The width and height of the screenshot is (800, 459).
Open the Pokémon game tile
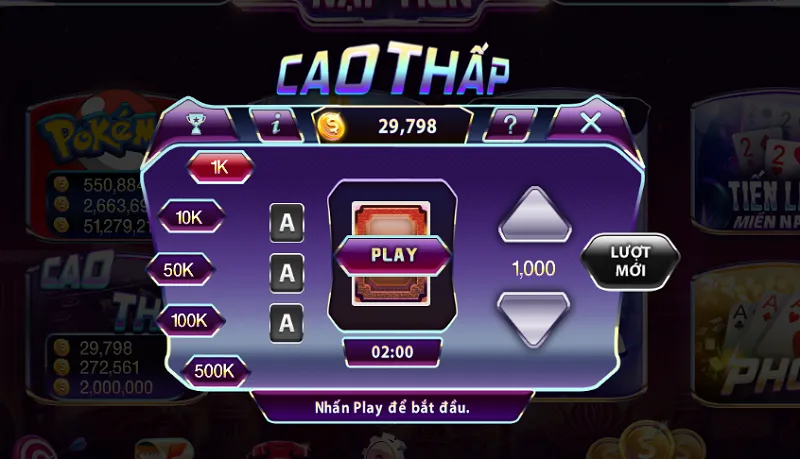[x=85, y=150]
